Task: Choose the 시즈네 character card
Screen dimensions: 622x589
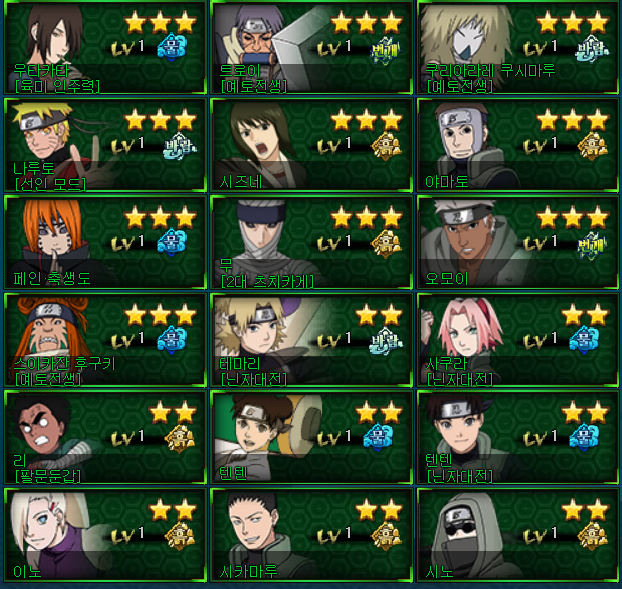Action: [x=311, y=145]
